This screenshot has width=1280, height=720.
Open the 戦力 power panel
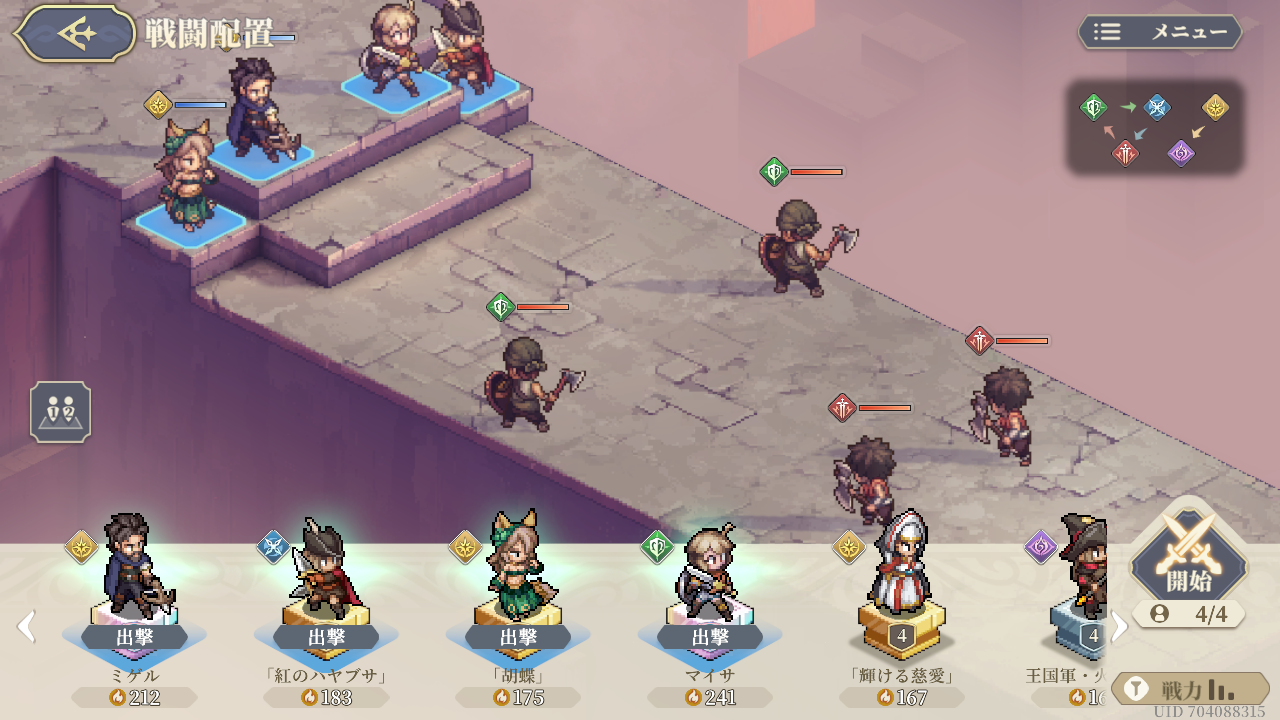coord(1190,689)
